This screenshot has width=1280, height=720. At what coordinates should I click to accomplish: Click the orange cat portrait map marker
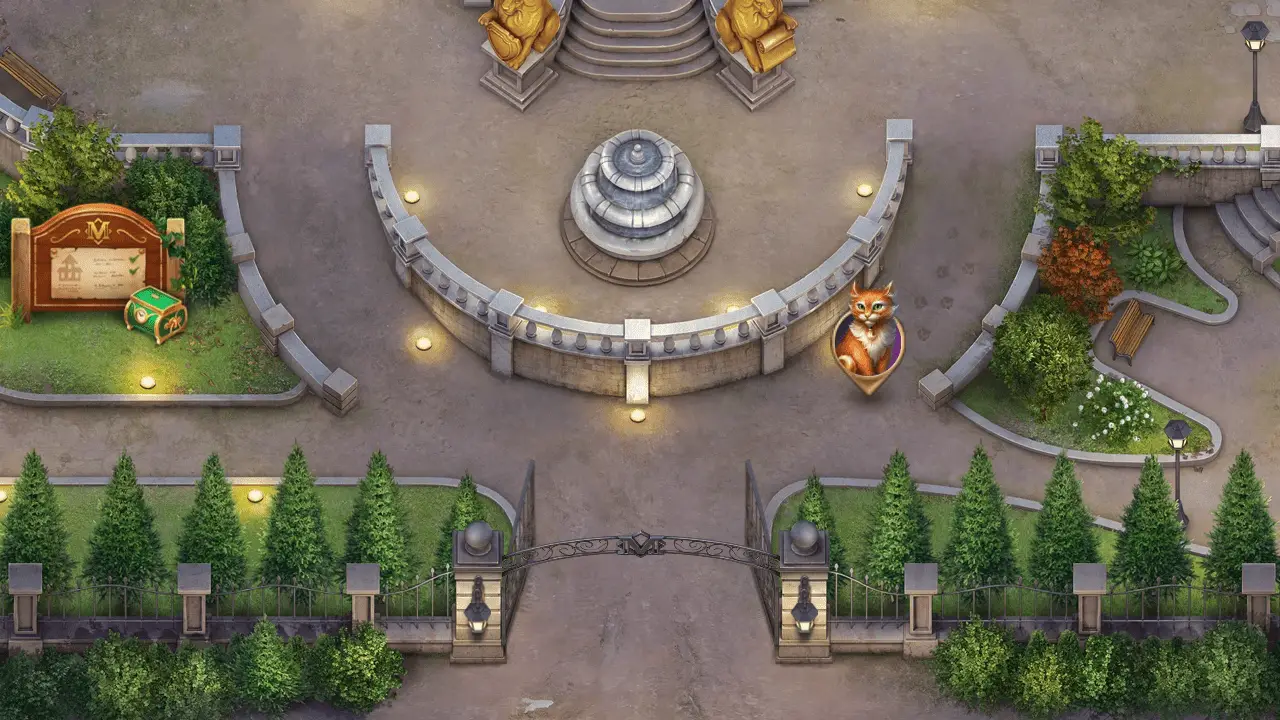point(867,337)
